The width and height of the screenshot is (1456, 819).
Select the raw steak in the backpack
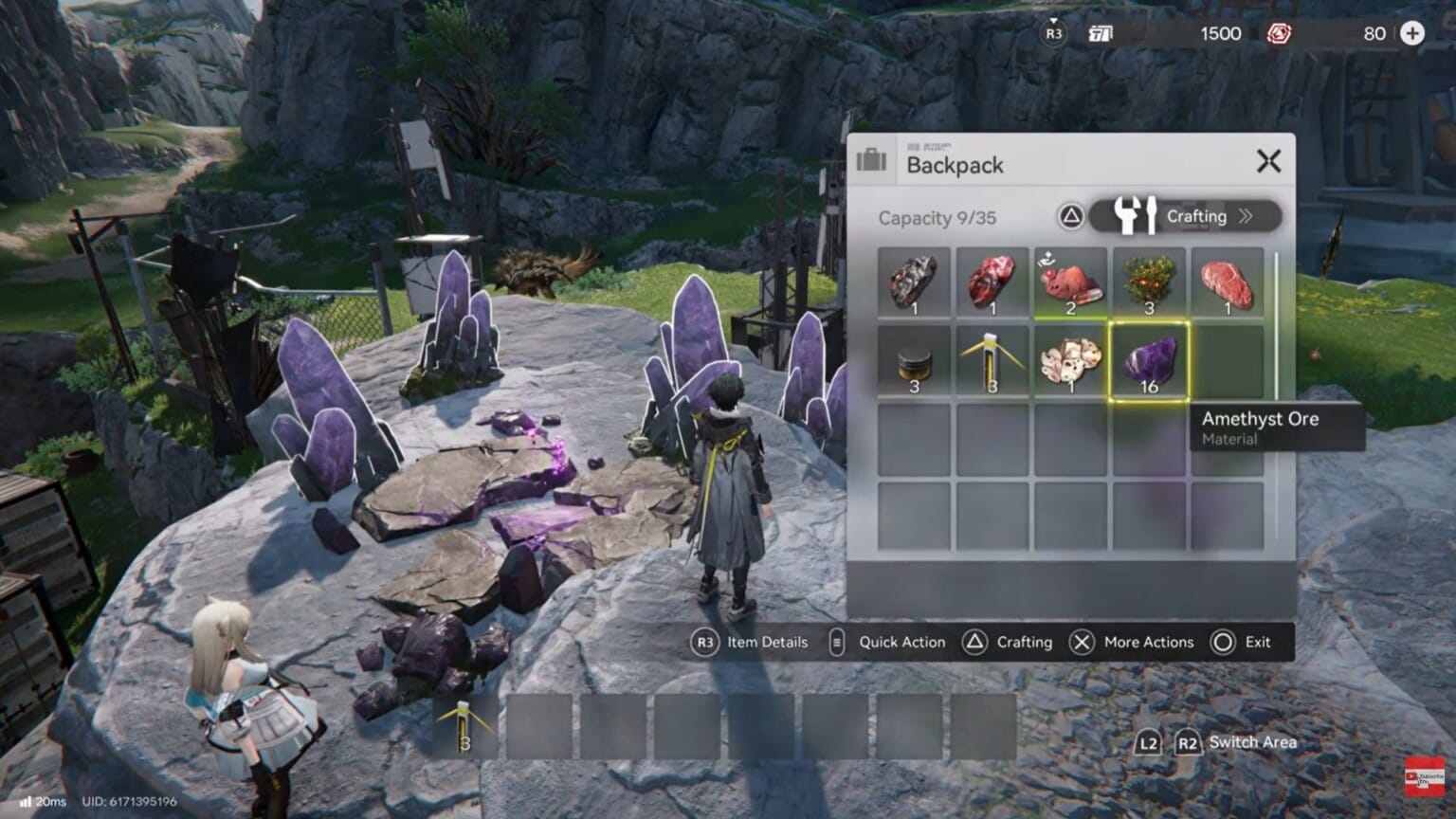click(1226, 281)
